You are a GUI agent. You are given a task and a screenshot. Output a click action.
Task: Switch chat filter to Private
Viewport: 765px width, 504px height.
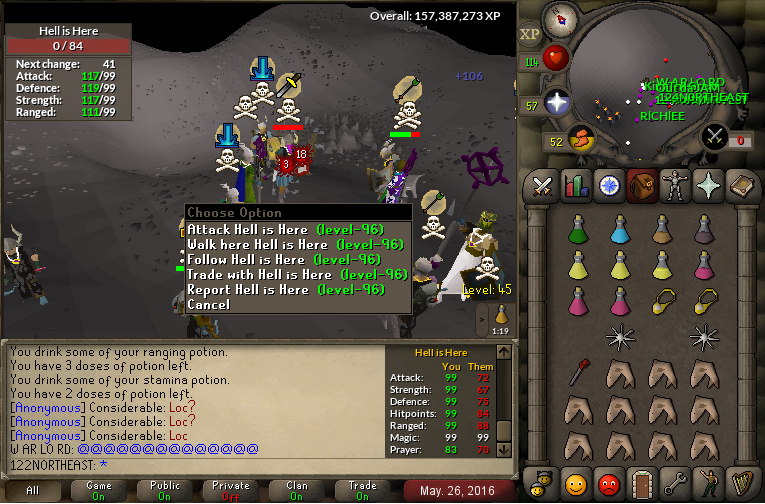coord(231,490)
